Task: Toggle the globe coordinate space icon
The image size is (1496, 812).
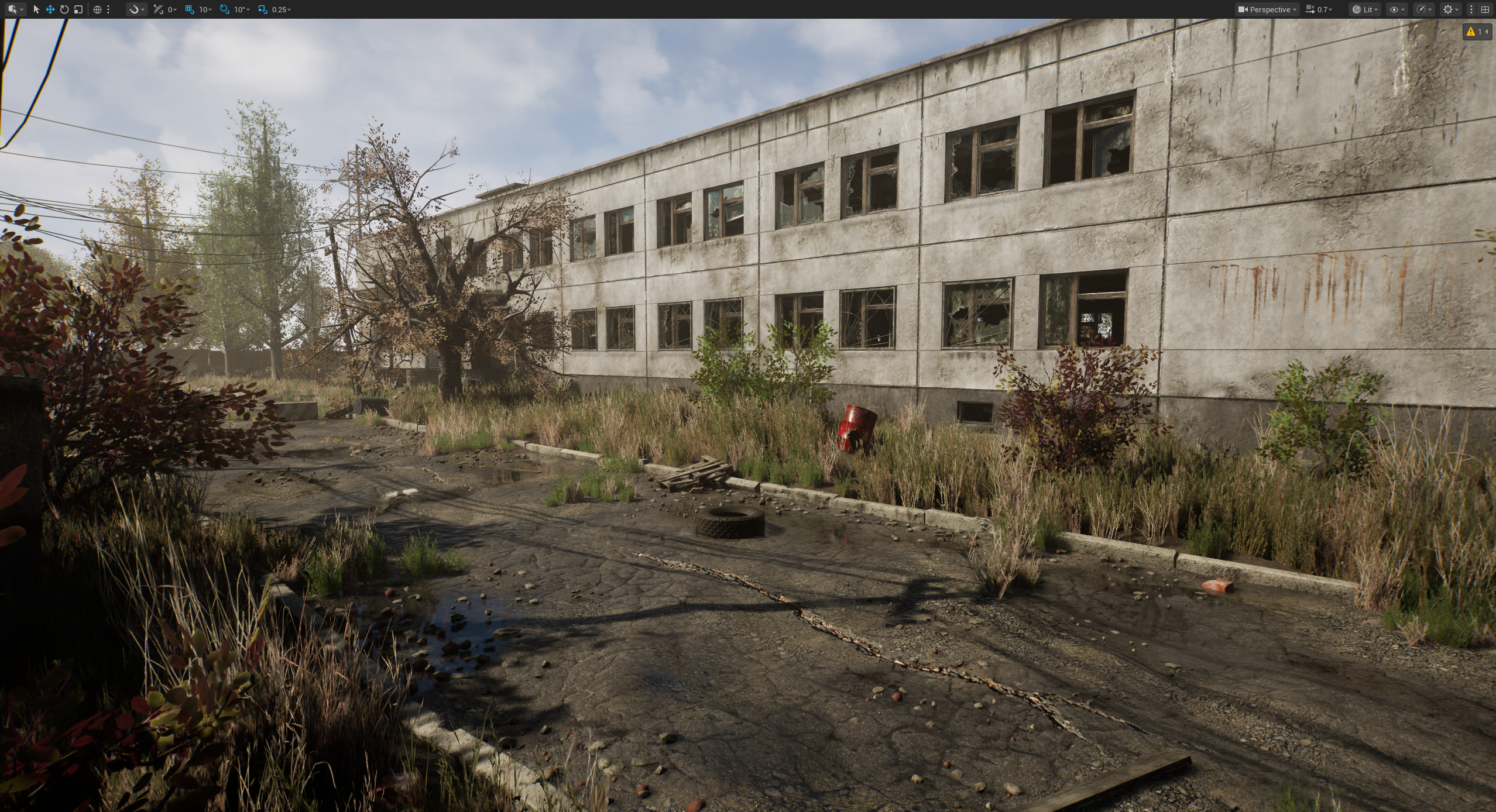Action: pos(97,9)
